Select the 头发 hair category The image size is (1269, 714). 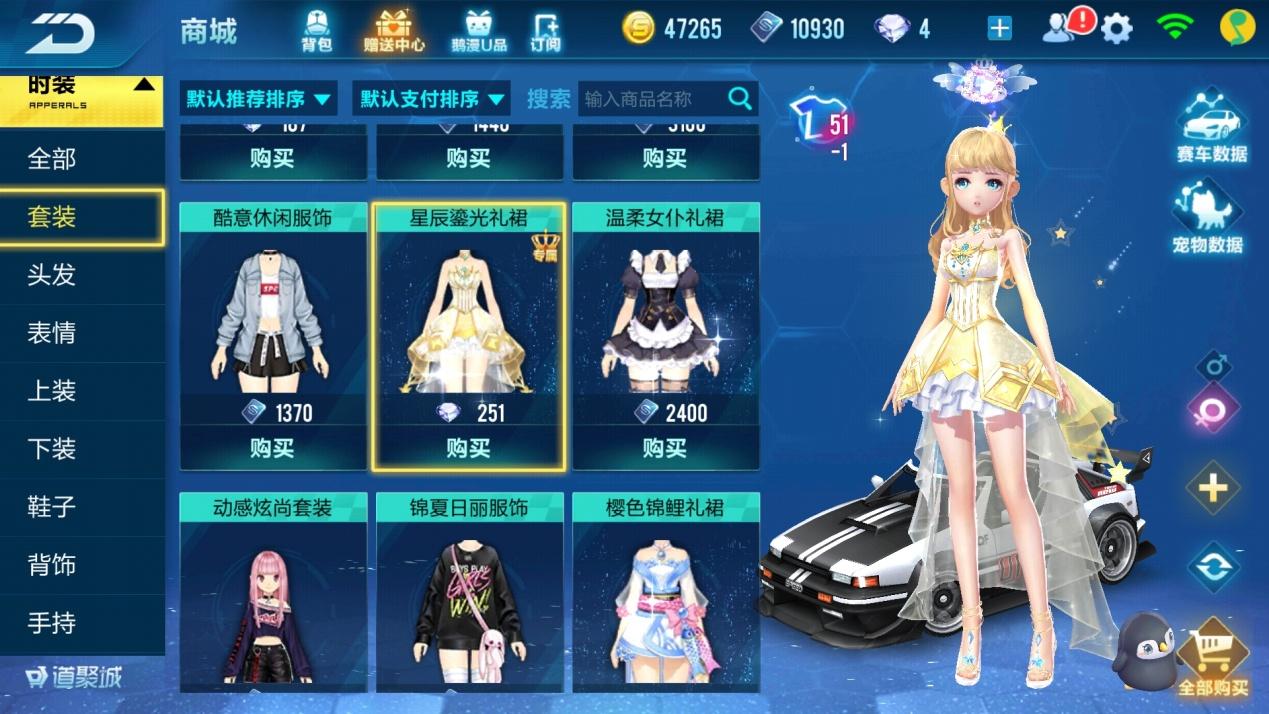point(52,275)
